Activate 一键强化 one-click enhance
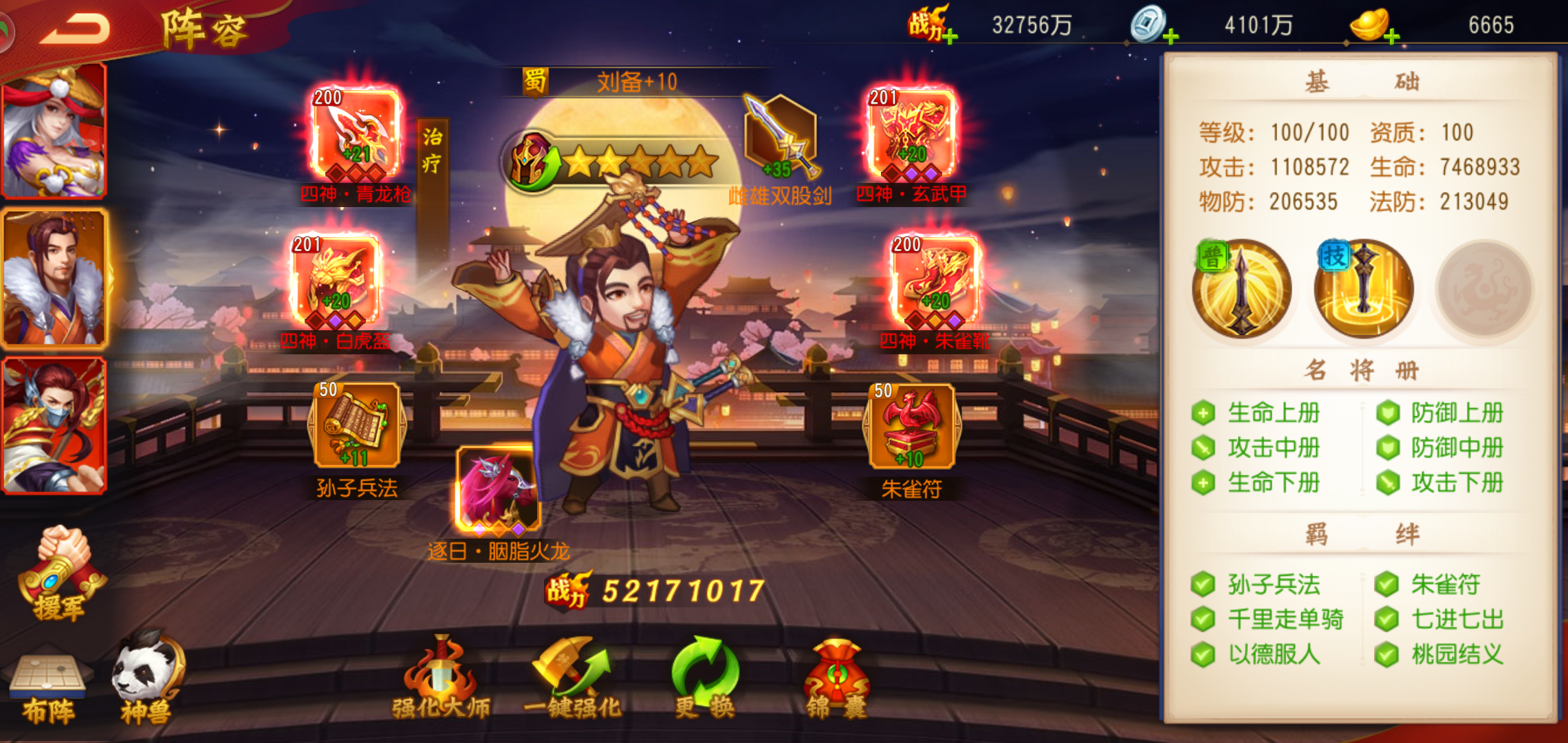The width and height of the screenshot is (1568, 743). [571, 678]
